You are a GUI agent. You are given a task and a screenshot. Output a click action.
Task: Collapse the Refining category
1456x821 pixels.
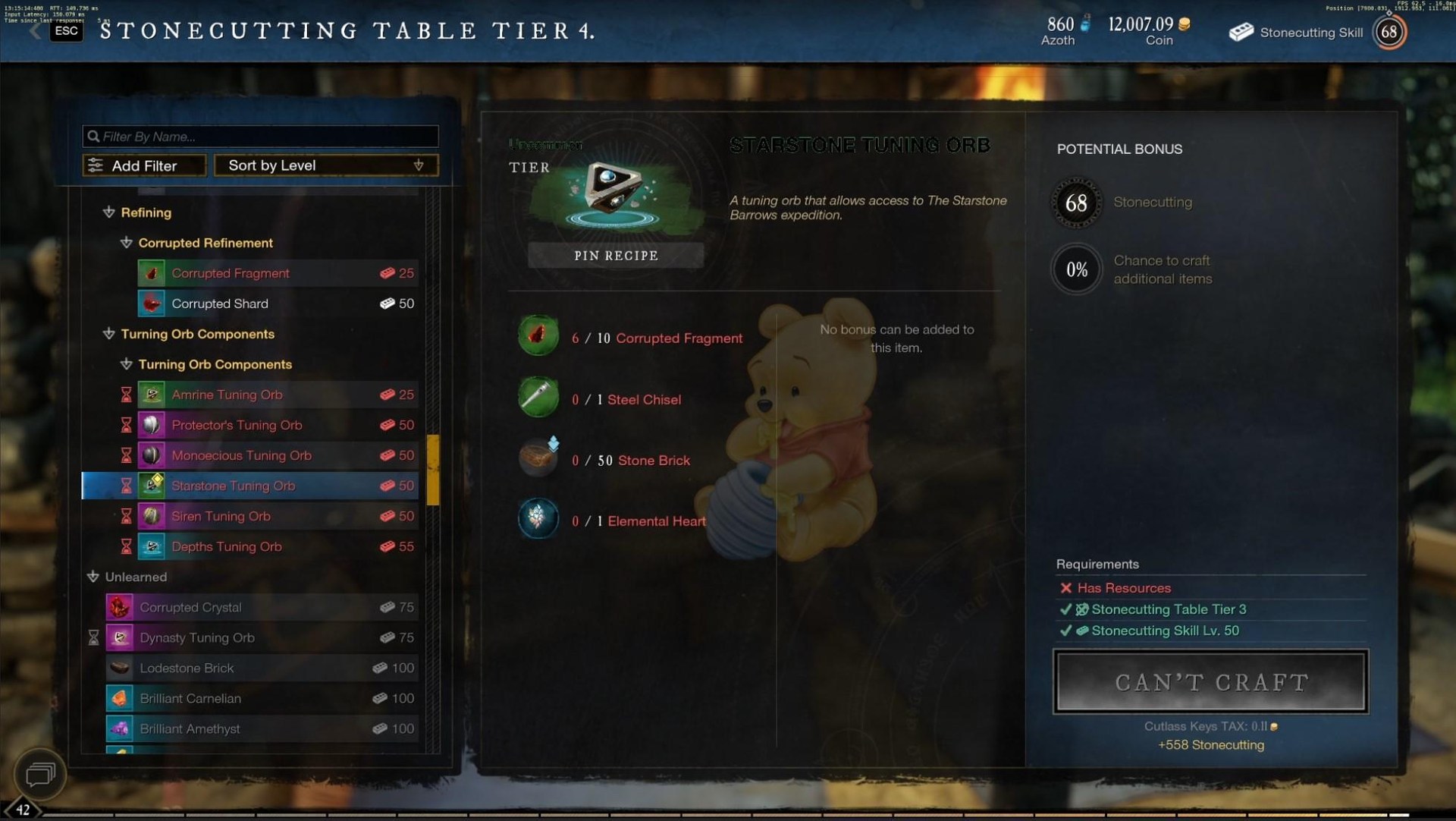coord(109,212)
